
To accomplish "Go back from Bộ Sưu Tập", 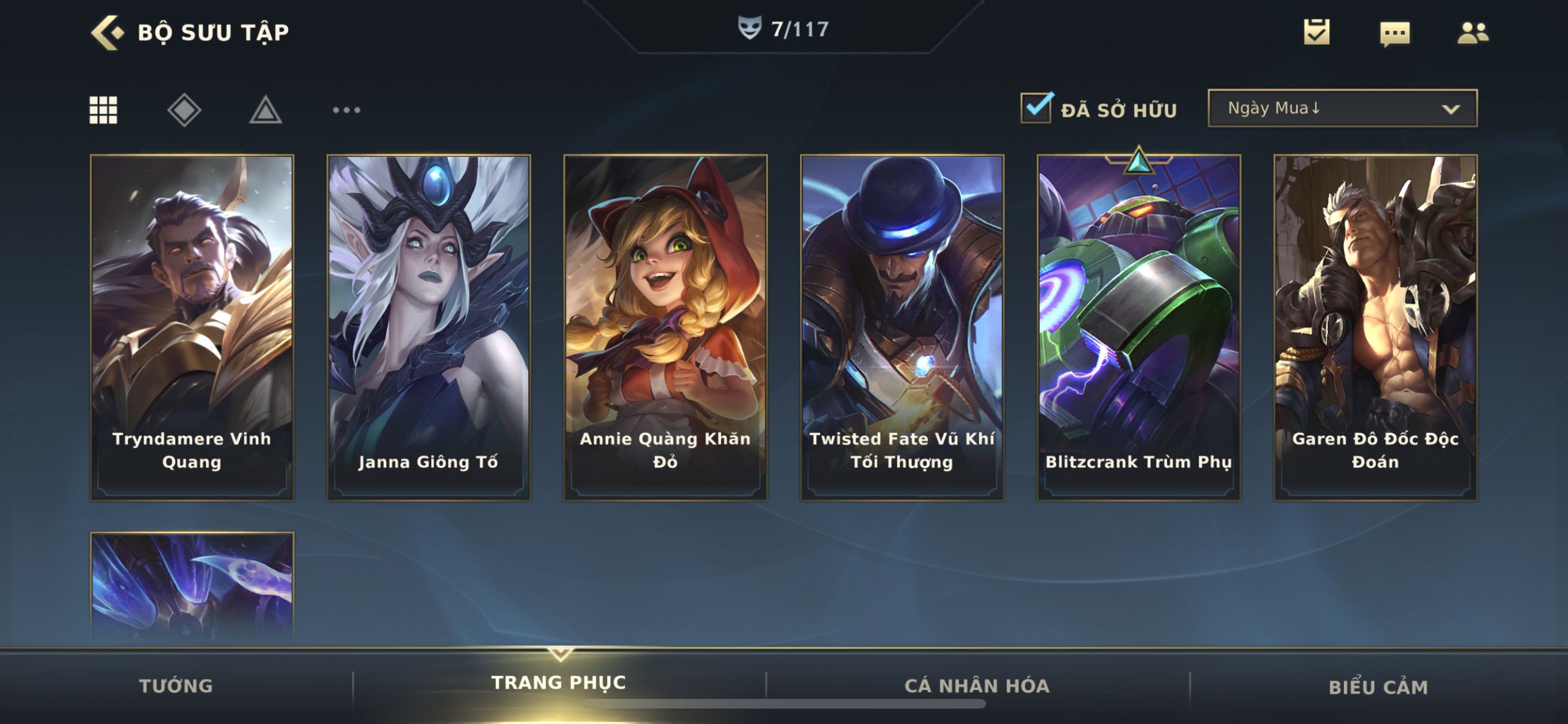I will [107, 32].
